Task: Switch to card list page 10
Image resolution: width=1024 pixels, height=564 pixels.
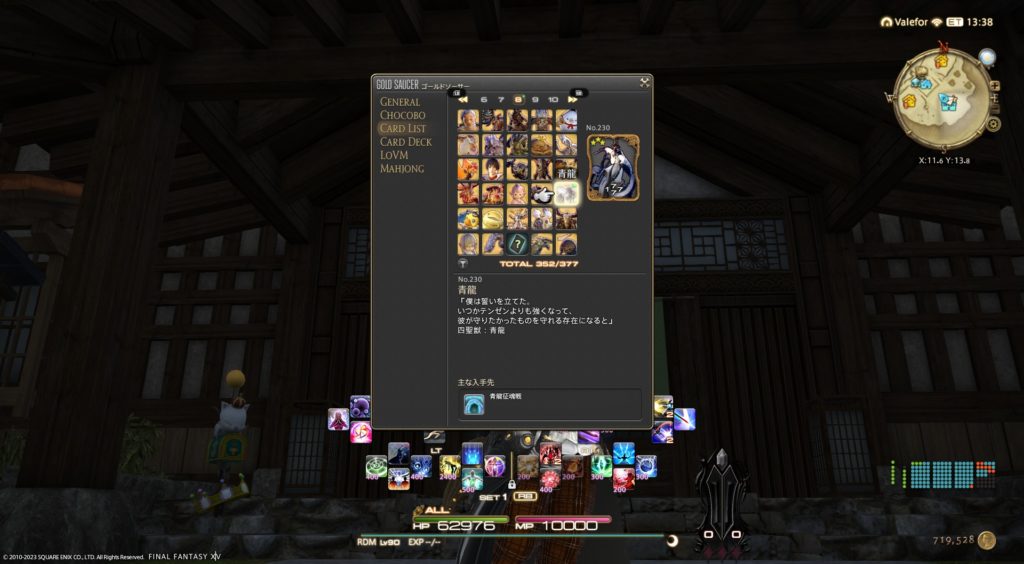Action: [x=553, y=100]
